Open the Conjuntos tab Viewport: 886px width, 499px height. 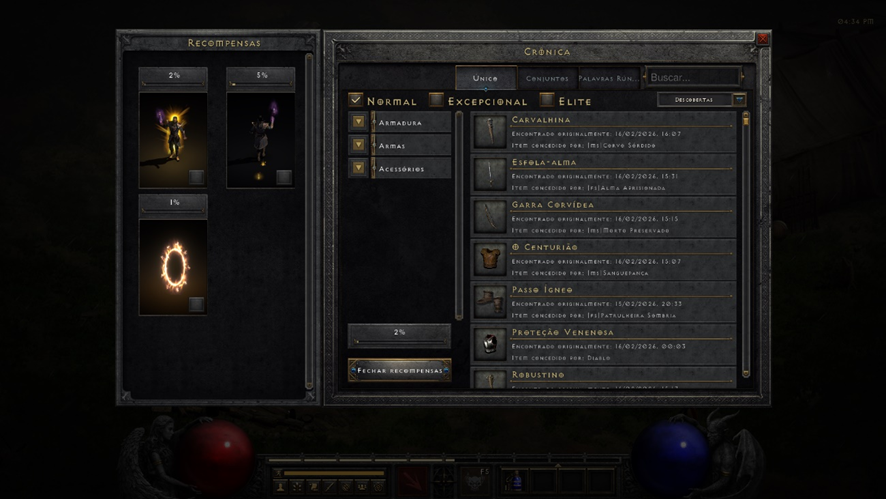click(547, 78)
